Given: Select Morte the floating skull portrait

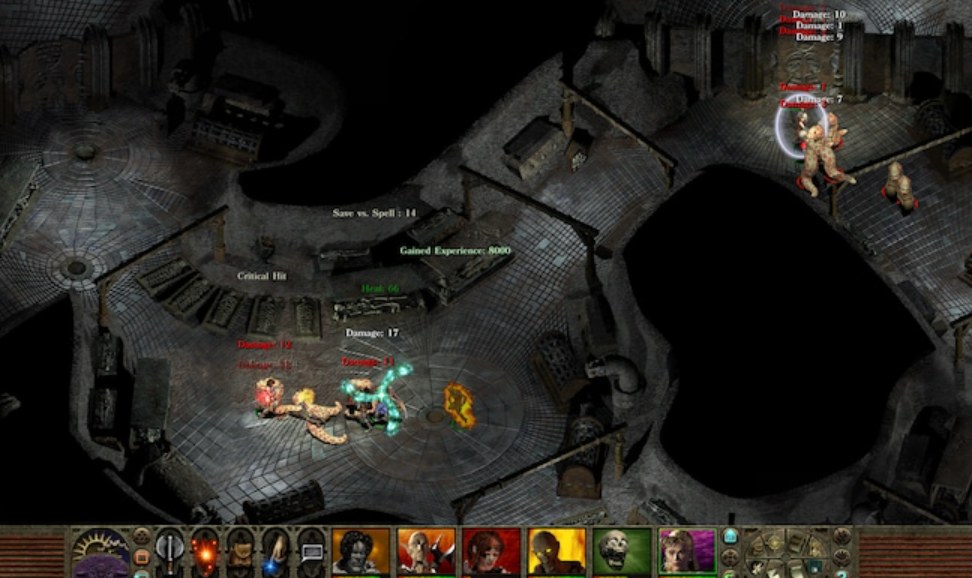Looking at the screenshot, I should [x=622, y=551].
